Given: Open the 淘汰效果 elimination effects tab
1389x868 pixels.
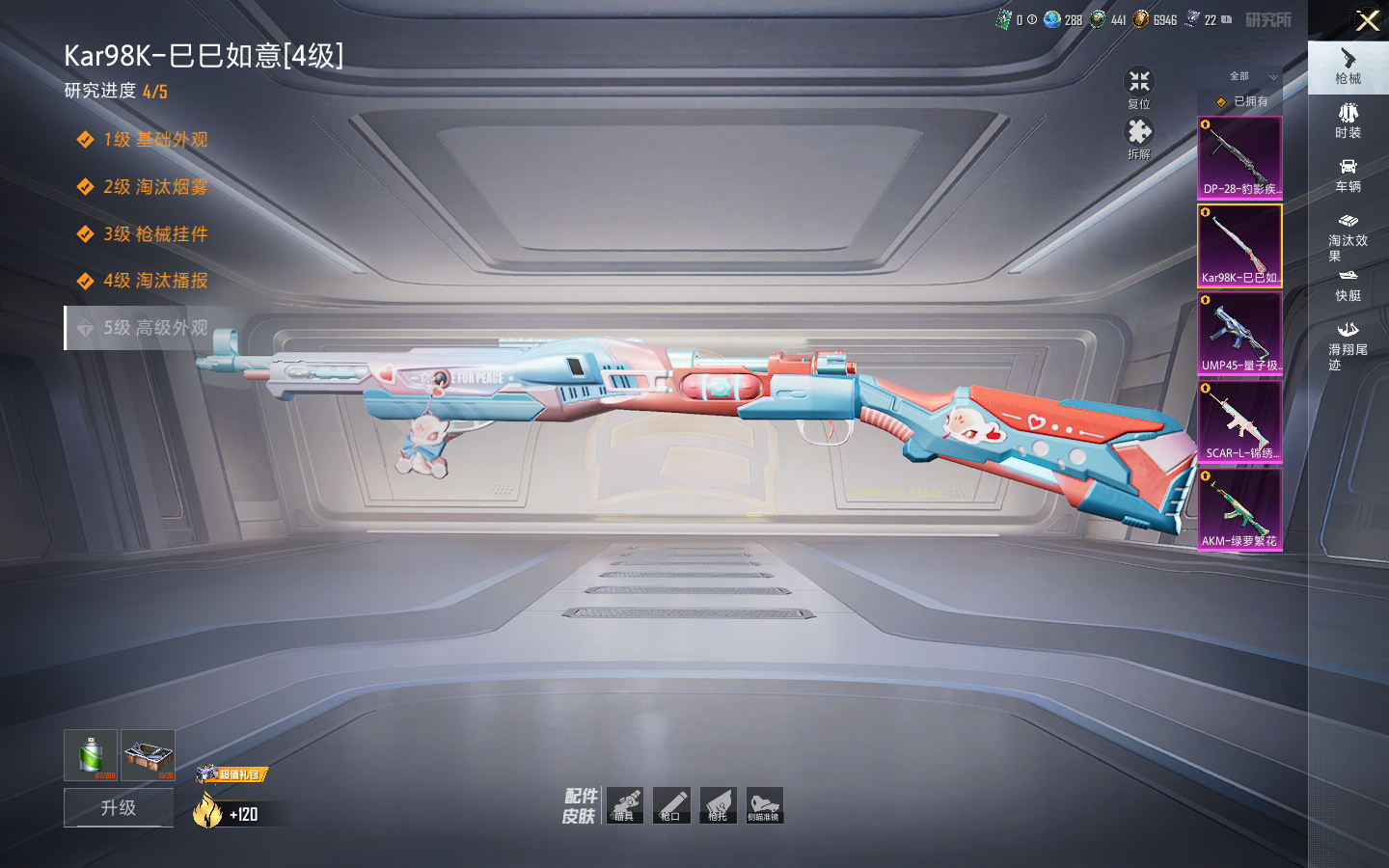Looking at the screenshot, I should coord(1348,237).
